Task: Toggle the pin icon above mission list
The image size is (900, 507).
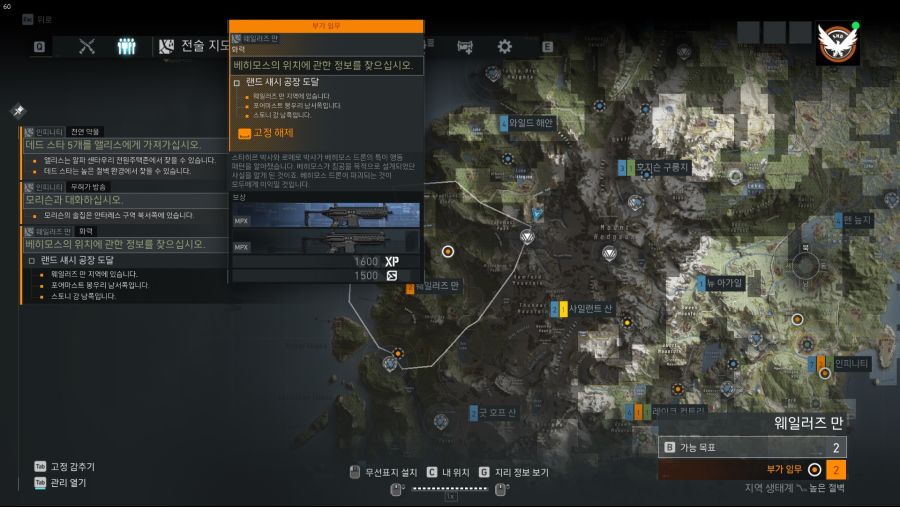Action: (x=18, y=110)
